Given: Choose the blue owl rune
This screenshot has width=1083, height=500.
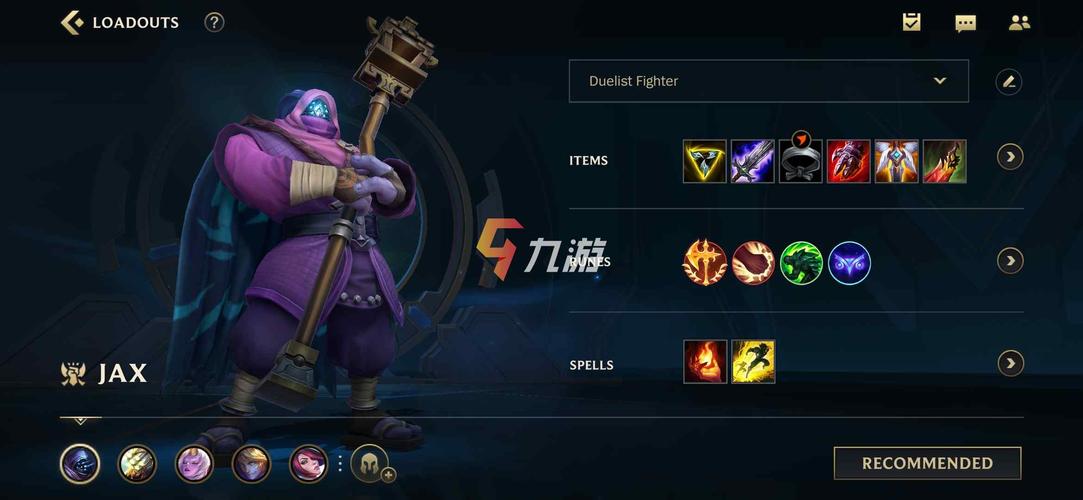Looking at the screenshot, I should tap(849, 263).
